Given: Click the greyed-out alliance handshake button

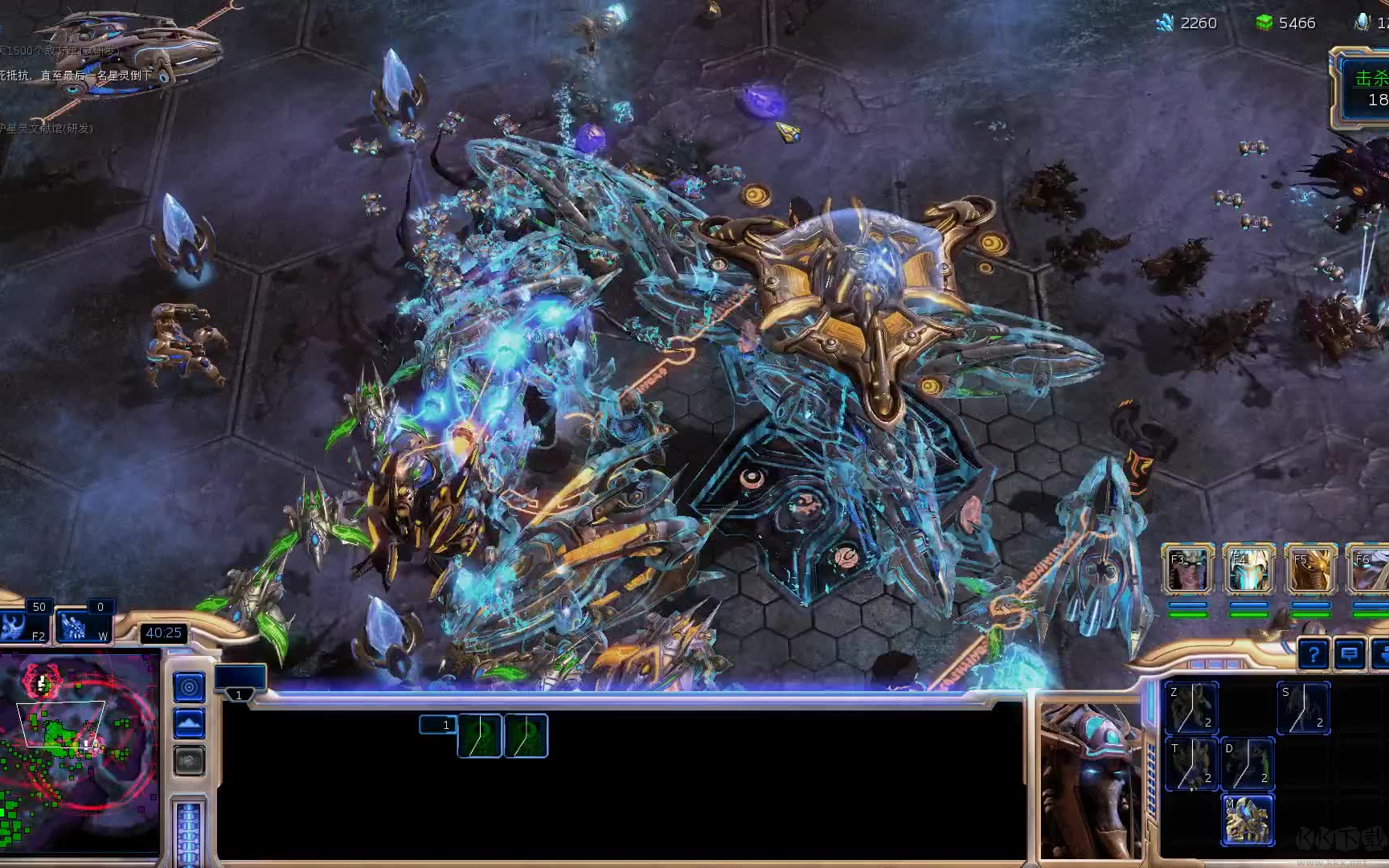Looking at the screenshot, I should 189,760.
